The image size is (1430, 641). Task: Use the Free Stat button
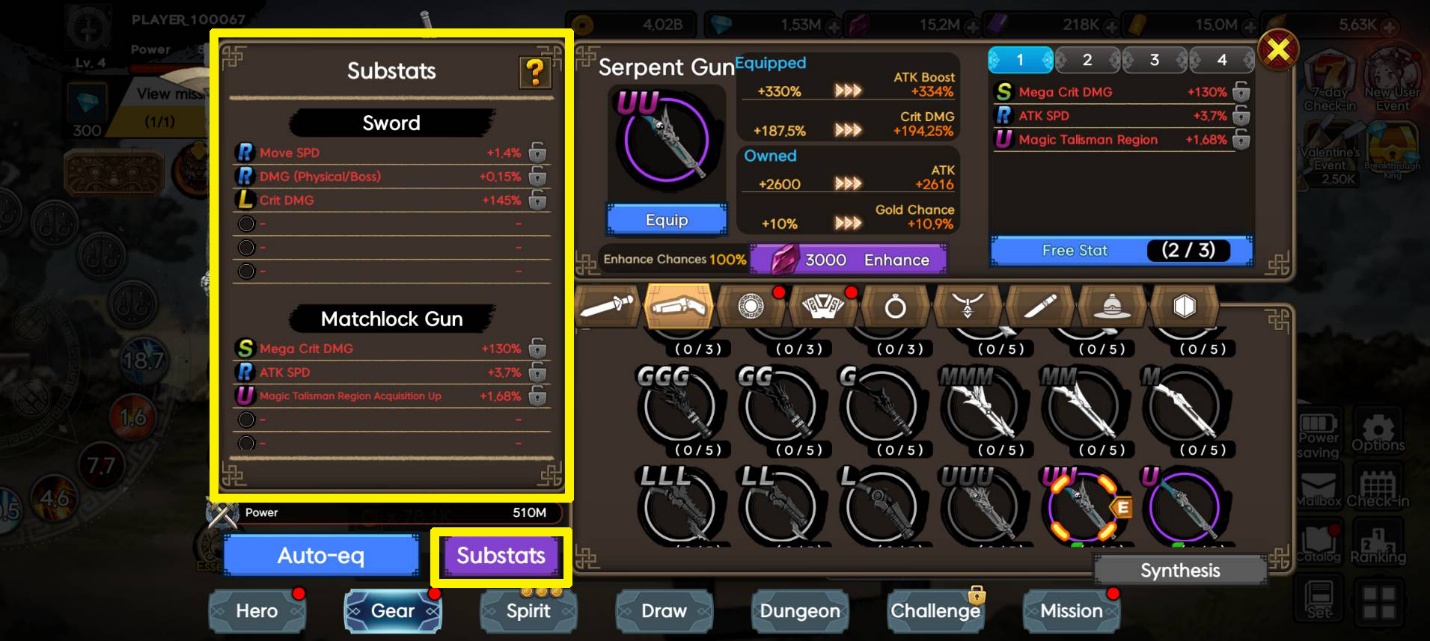click(1121, 250)
